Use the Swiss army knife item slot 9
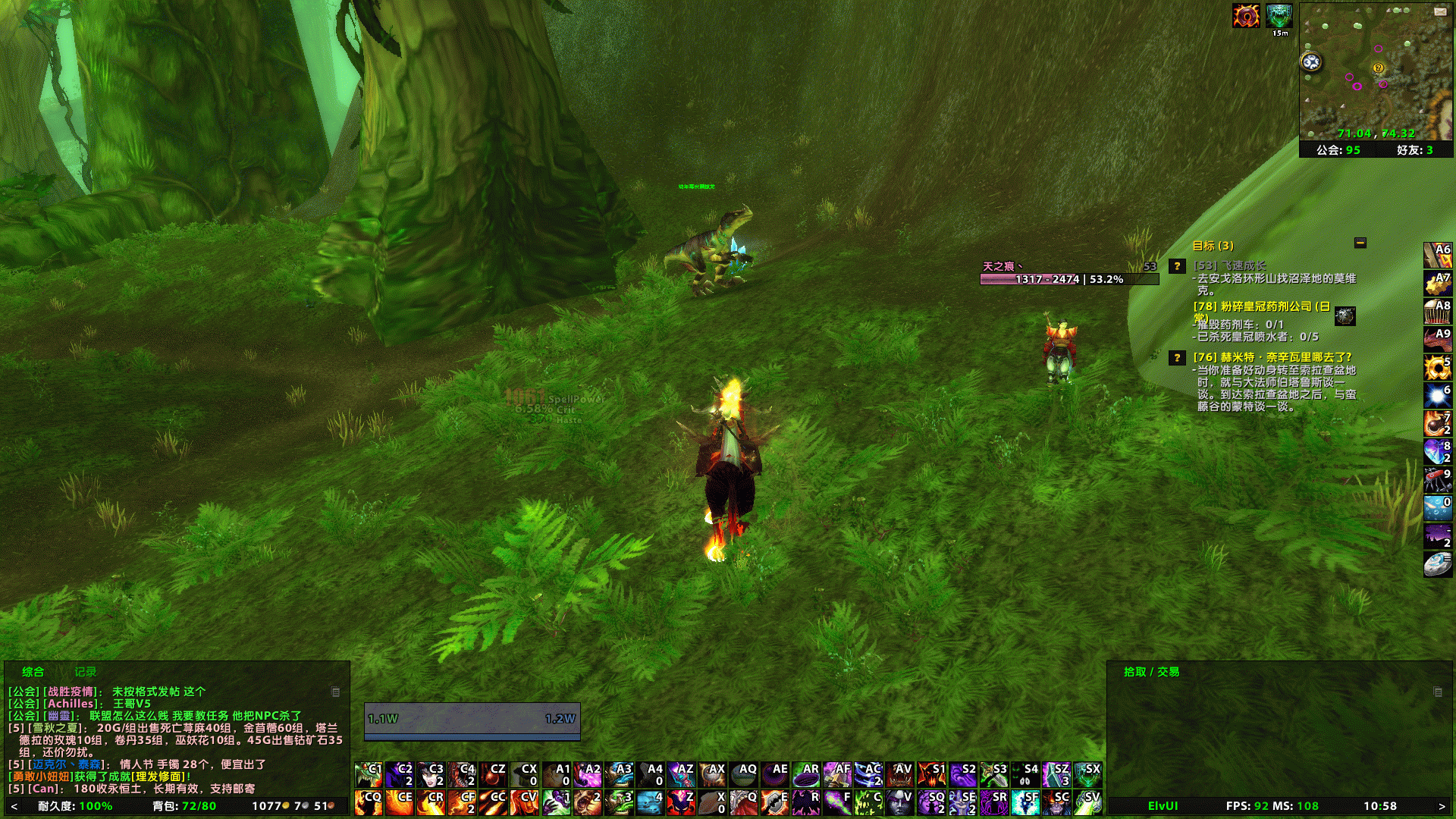Image resolution: width=1456 pixels, height=819 pixels. (1437, 480)
